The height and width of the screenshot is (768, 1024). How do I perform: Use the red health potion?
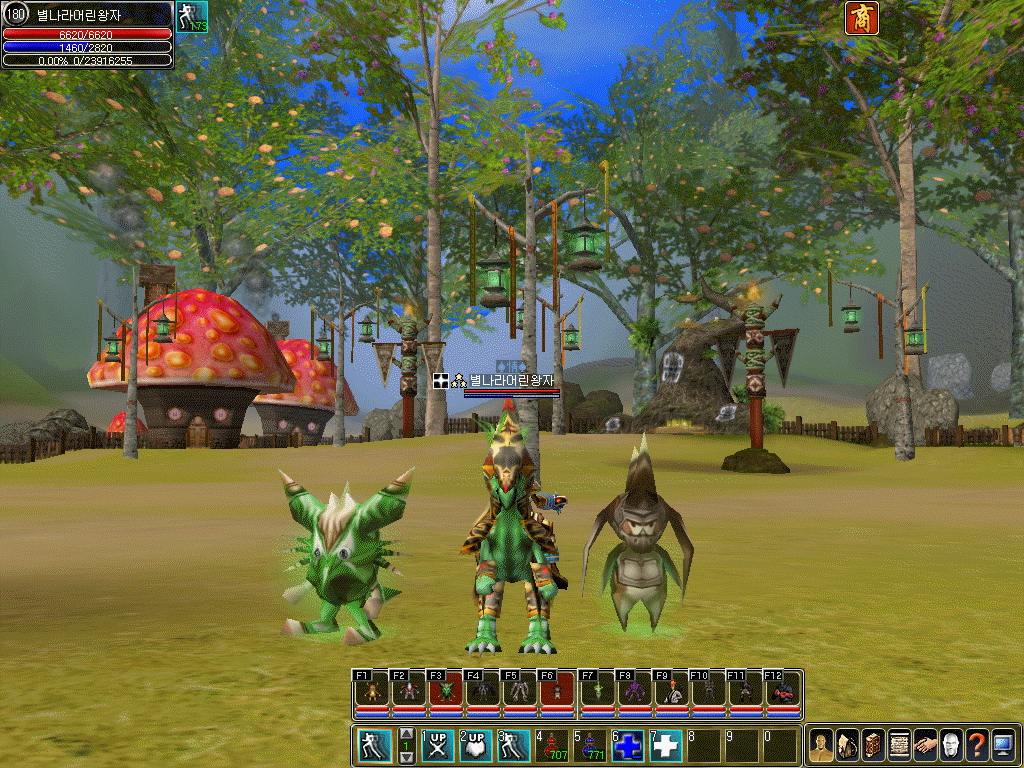tap(552, 746)
